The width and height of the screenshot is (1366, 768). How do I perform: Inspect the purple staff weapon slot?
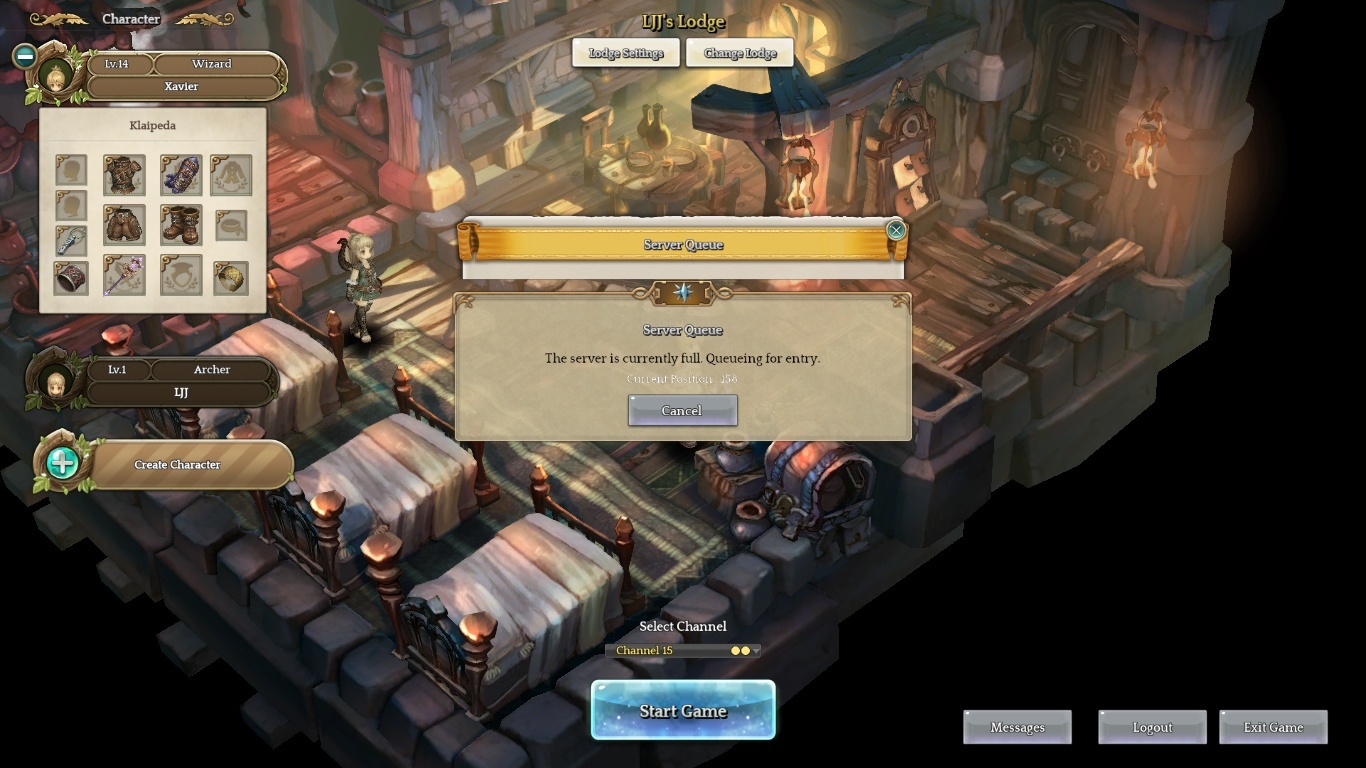tap(124, 276)
